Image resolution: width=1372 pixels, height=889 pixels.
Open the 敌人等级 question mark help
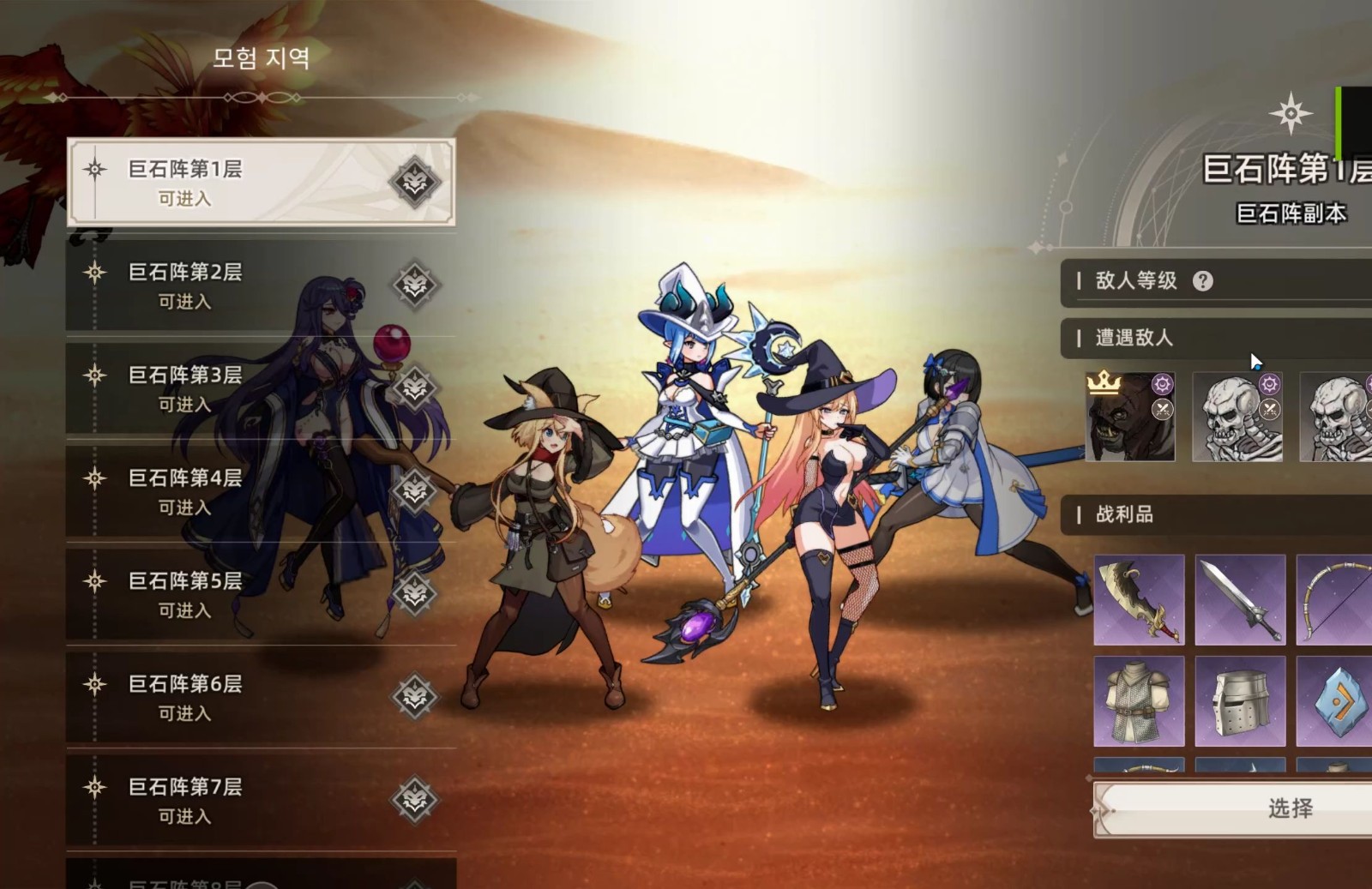[1203, 281]
